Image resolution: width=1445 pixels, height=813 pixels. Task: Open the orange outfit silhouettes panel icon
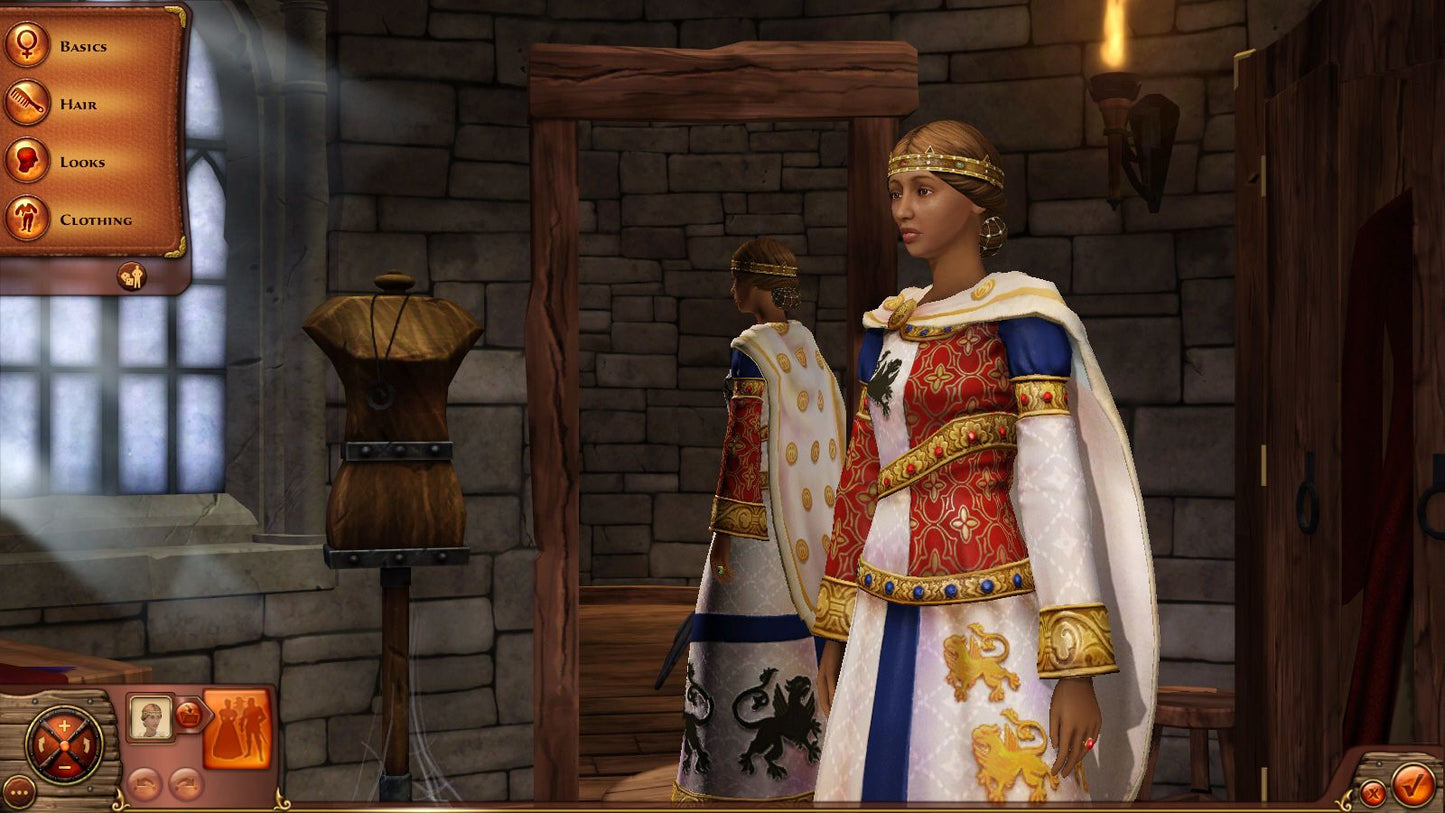(x=239, y=728)
